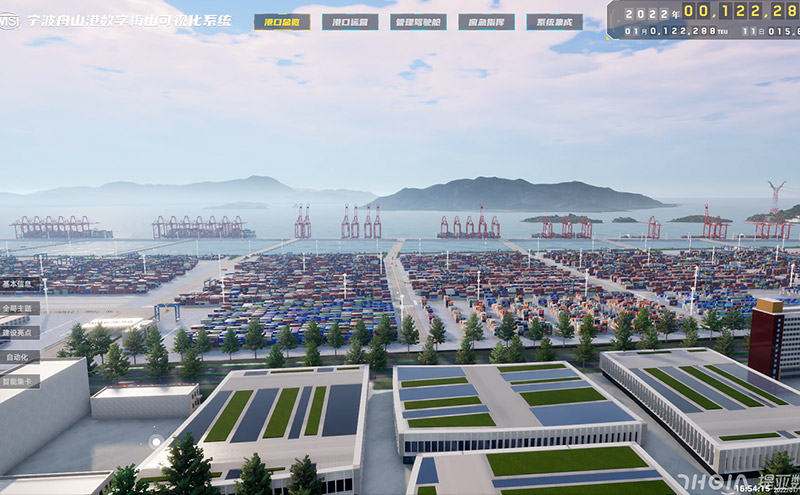The height and width of the screenshot is (495, 800).
Task: Switch to the 港口运营 tab
Action: 350,22
